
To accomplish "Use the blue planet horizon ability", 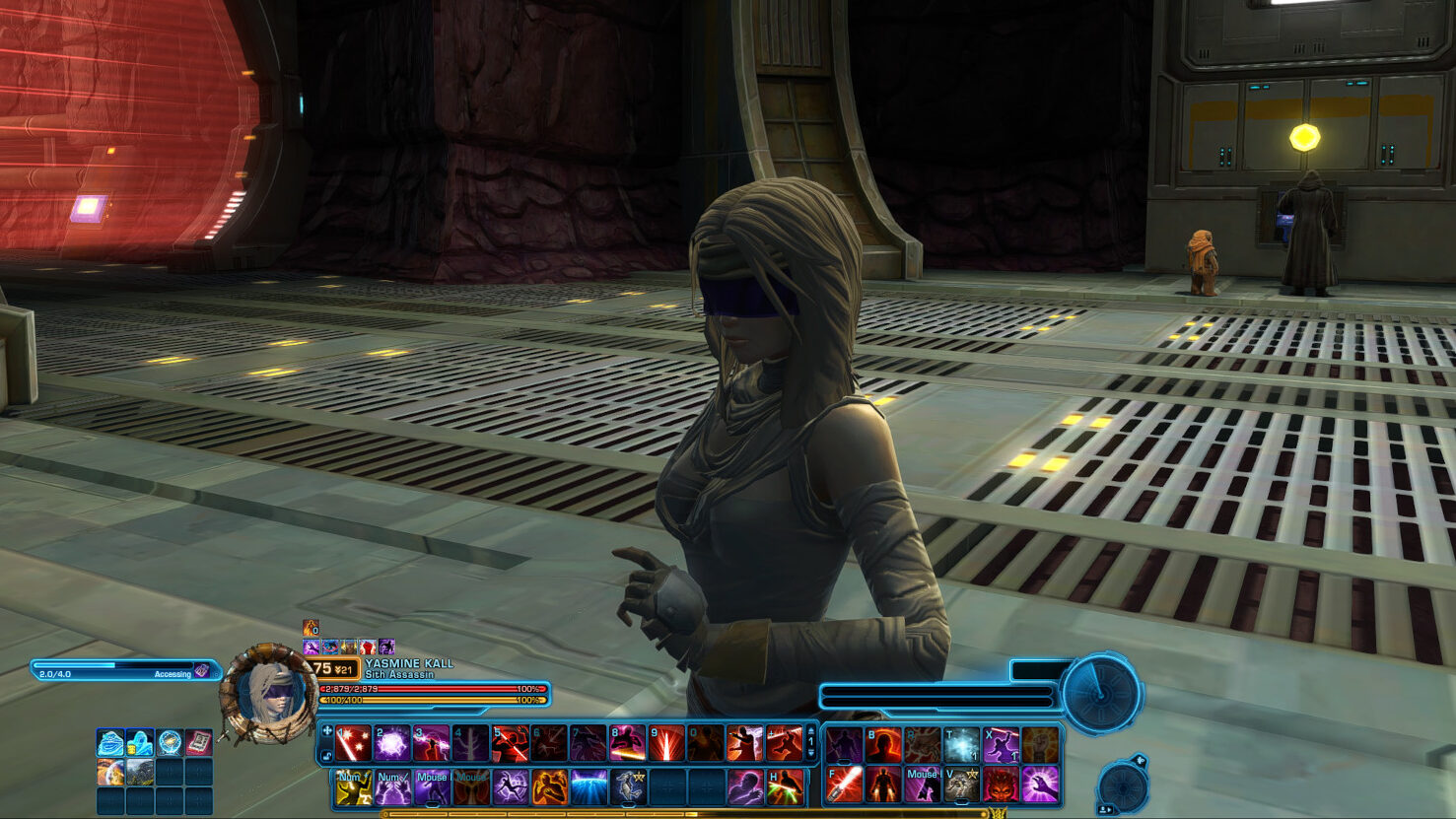I will 589,786.
